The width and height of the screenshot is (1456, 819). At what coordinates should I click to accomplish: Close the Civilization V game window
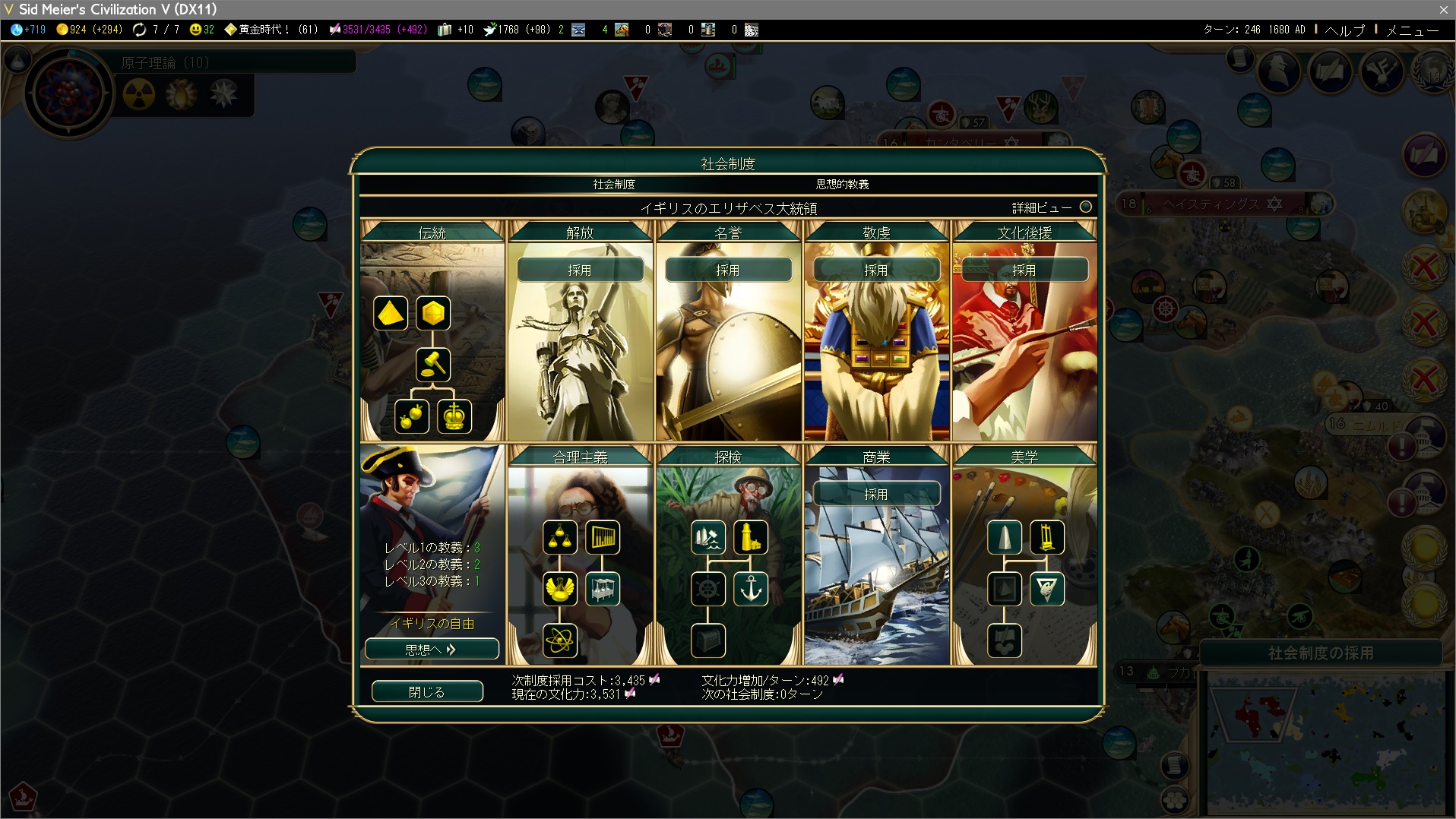pyautogui.click(x=1443, y=9)
